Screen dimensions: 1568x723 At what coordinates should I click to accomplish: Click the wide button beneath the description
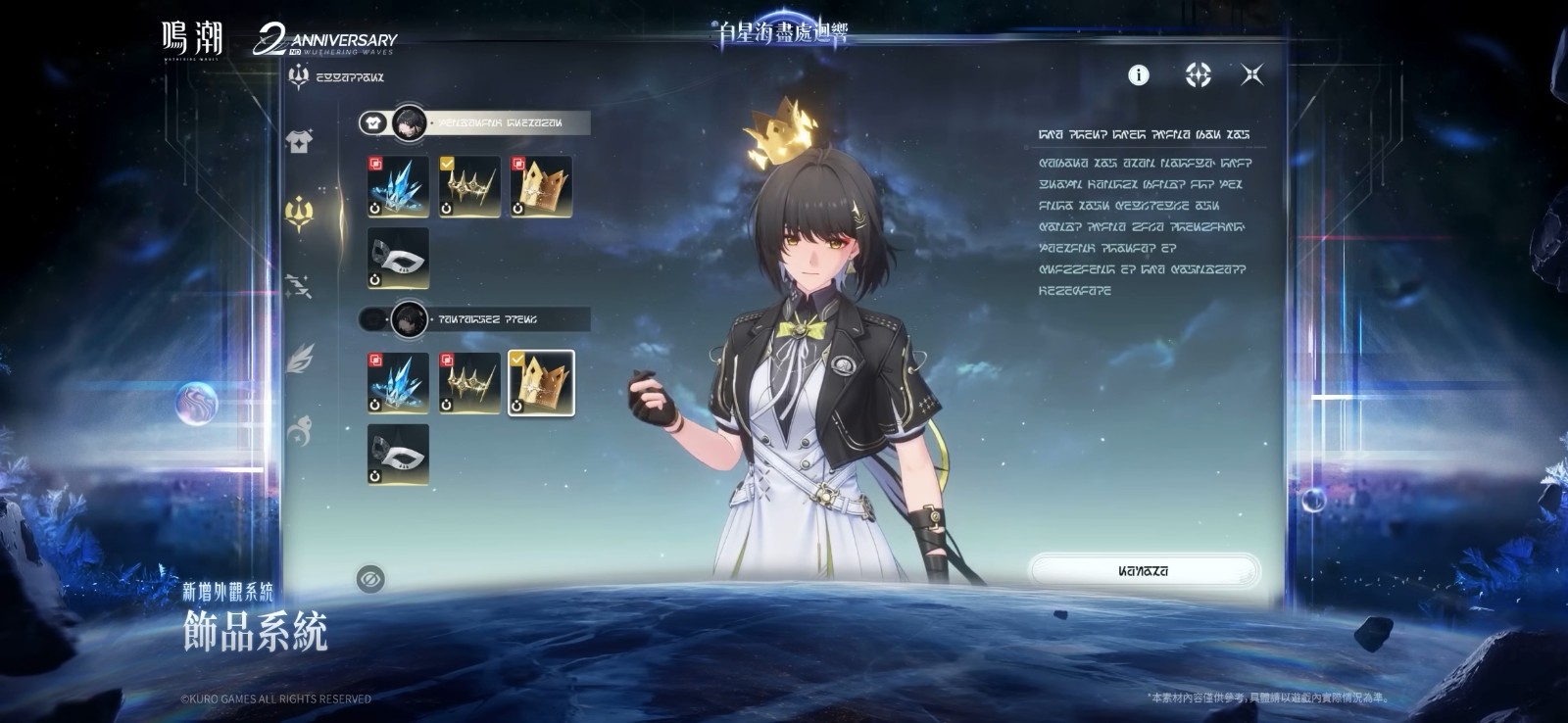pyautogui.click(x=1144, y=571)
